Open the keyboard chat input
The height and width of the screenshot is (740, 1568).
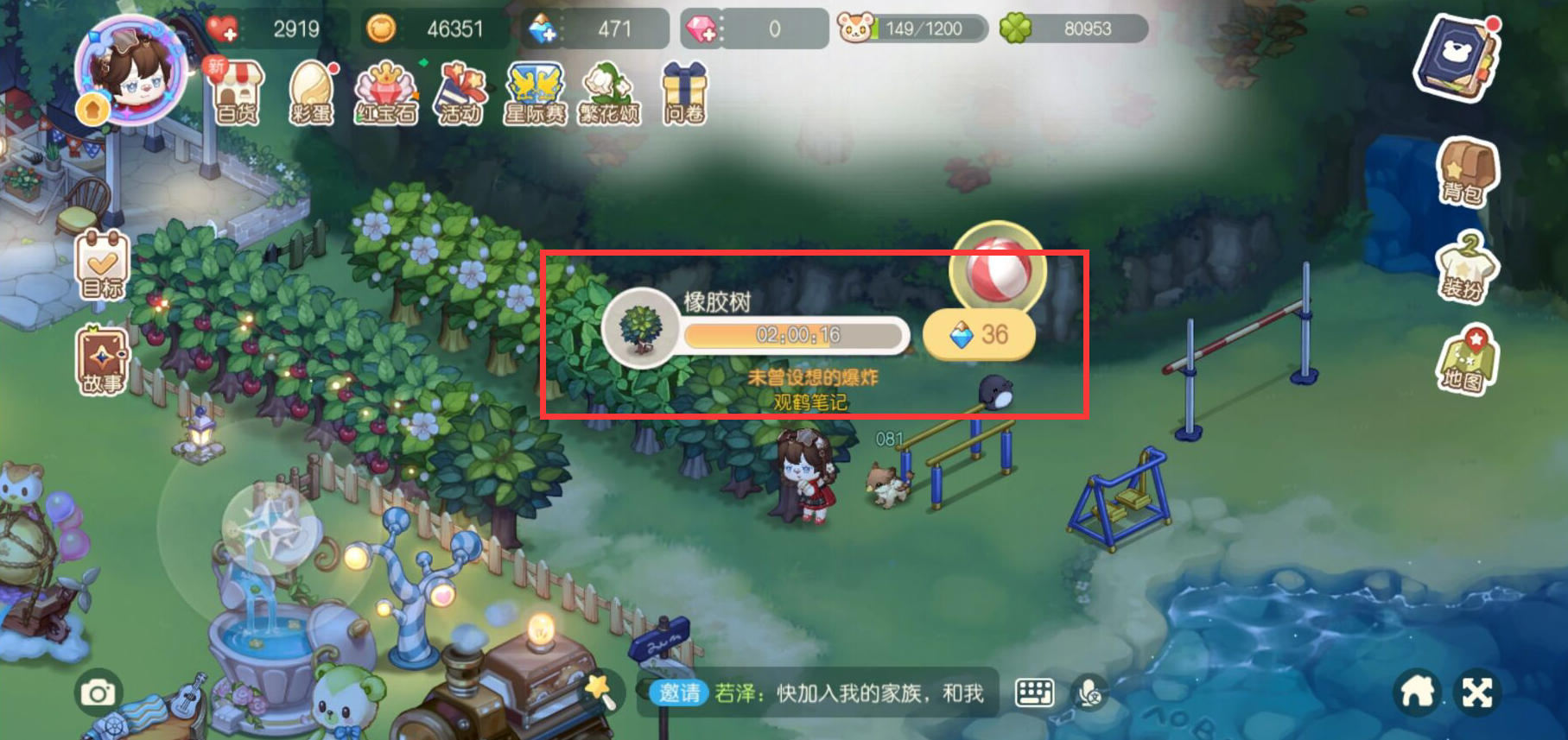pyautogui.click(x=1034, y=692)
